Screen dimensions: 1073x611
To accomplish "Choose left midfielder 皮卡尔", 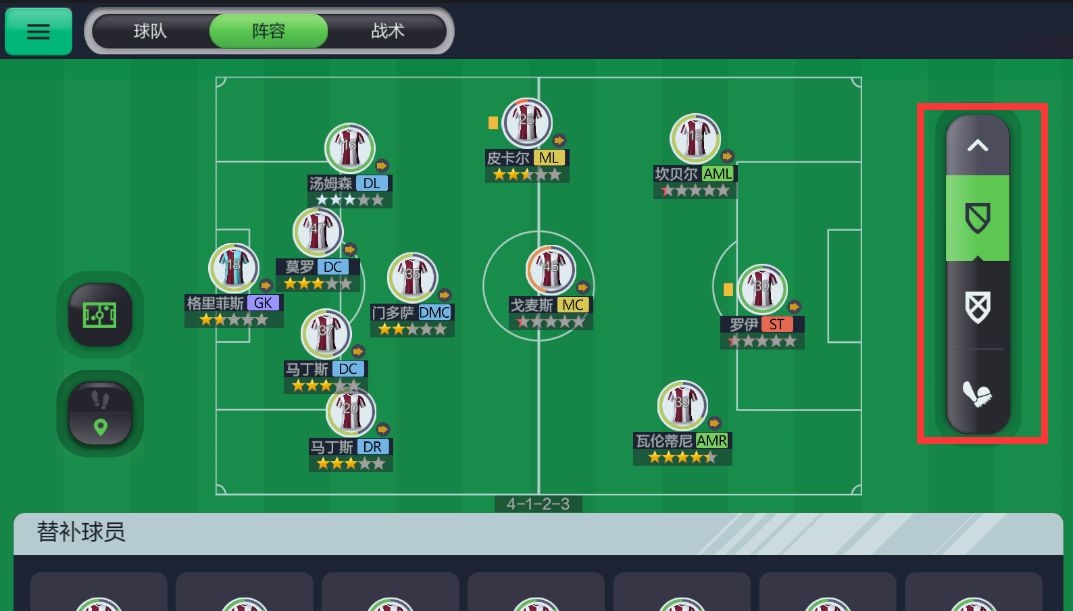I will pyautogui.click(x=527, y=124).
